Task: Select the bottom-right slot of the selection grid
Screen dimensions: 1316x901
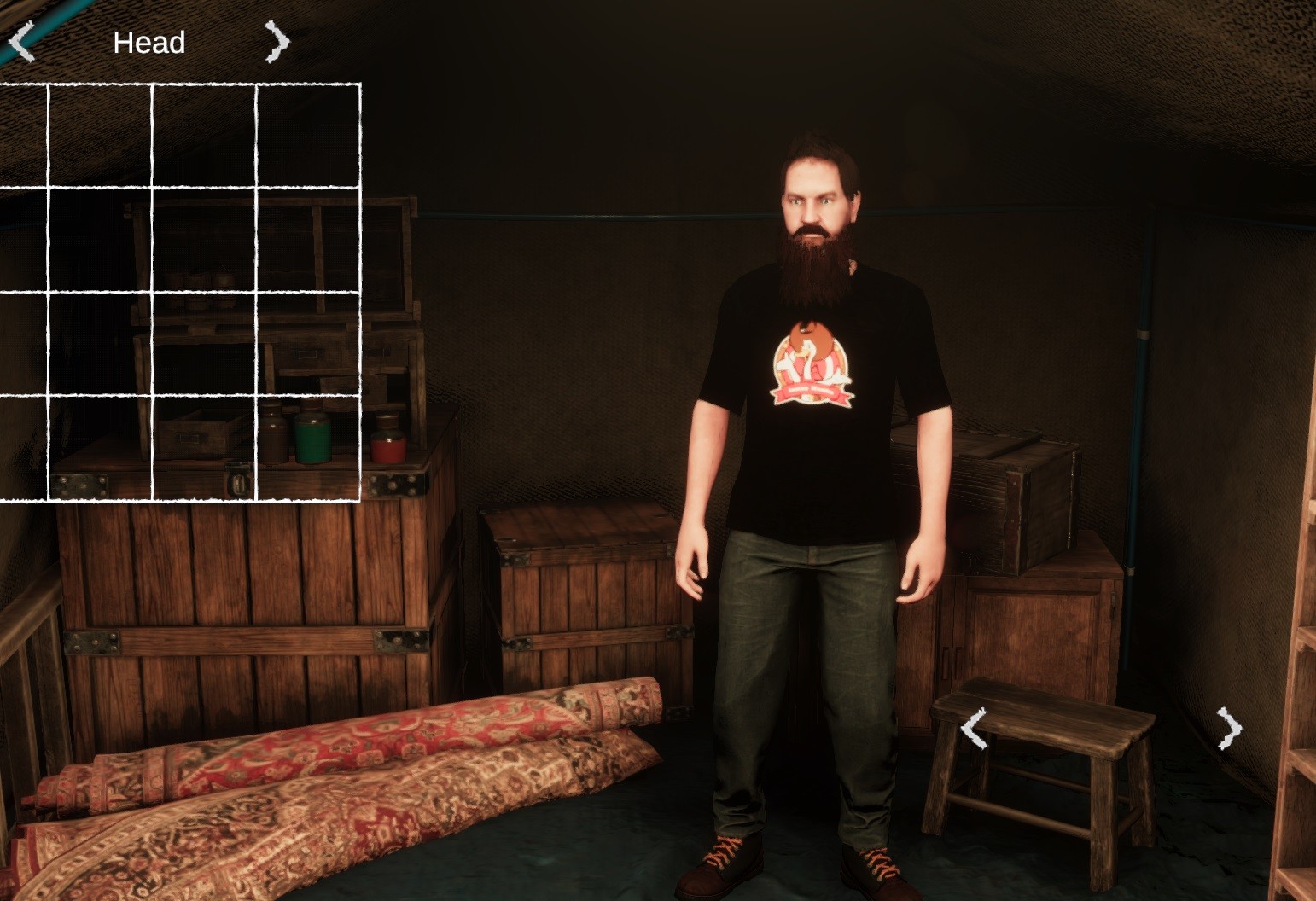Action: tap(309, 448)
